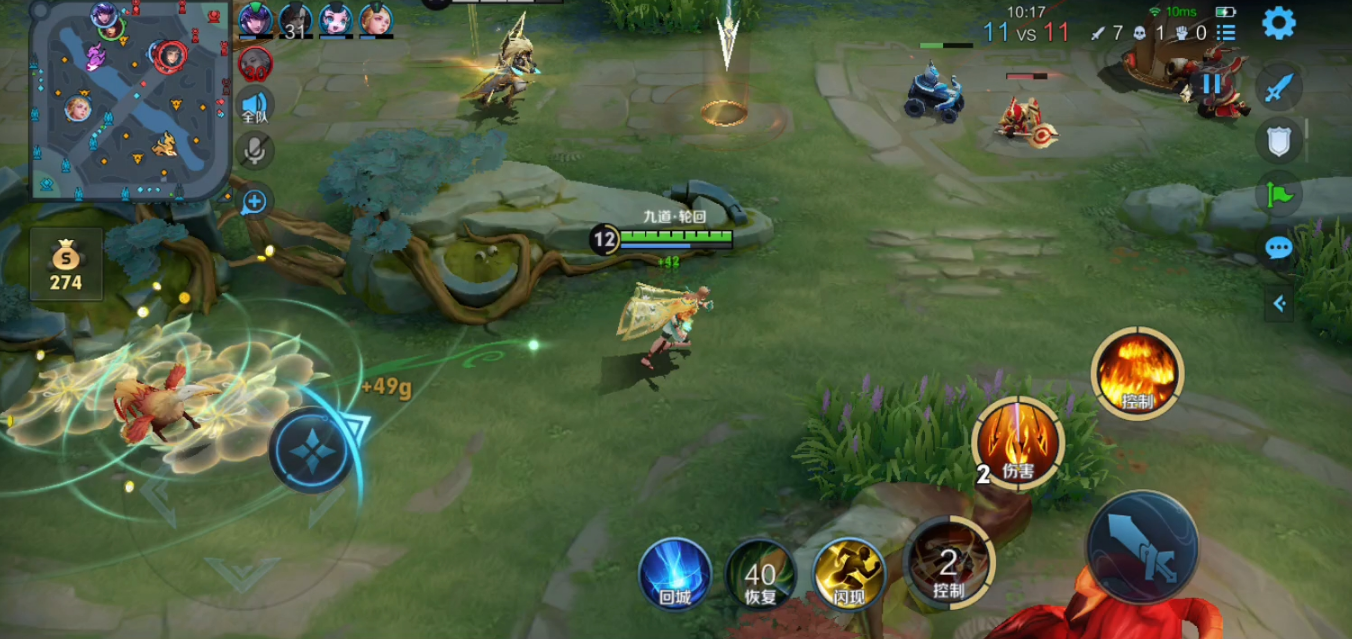Toggle the muted microphone icon

click(255, 151)
